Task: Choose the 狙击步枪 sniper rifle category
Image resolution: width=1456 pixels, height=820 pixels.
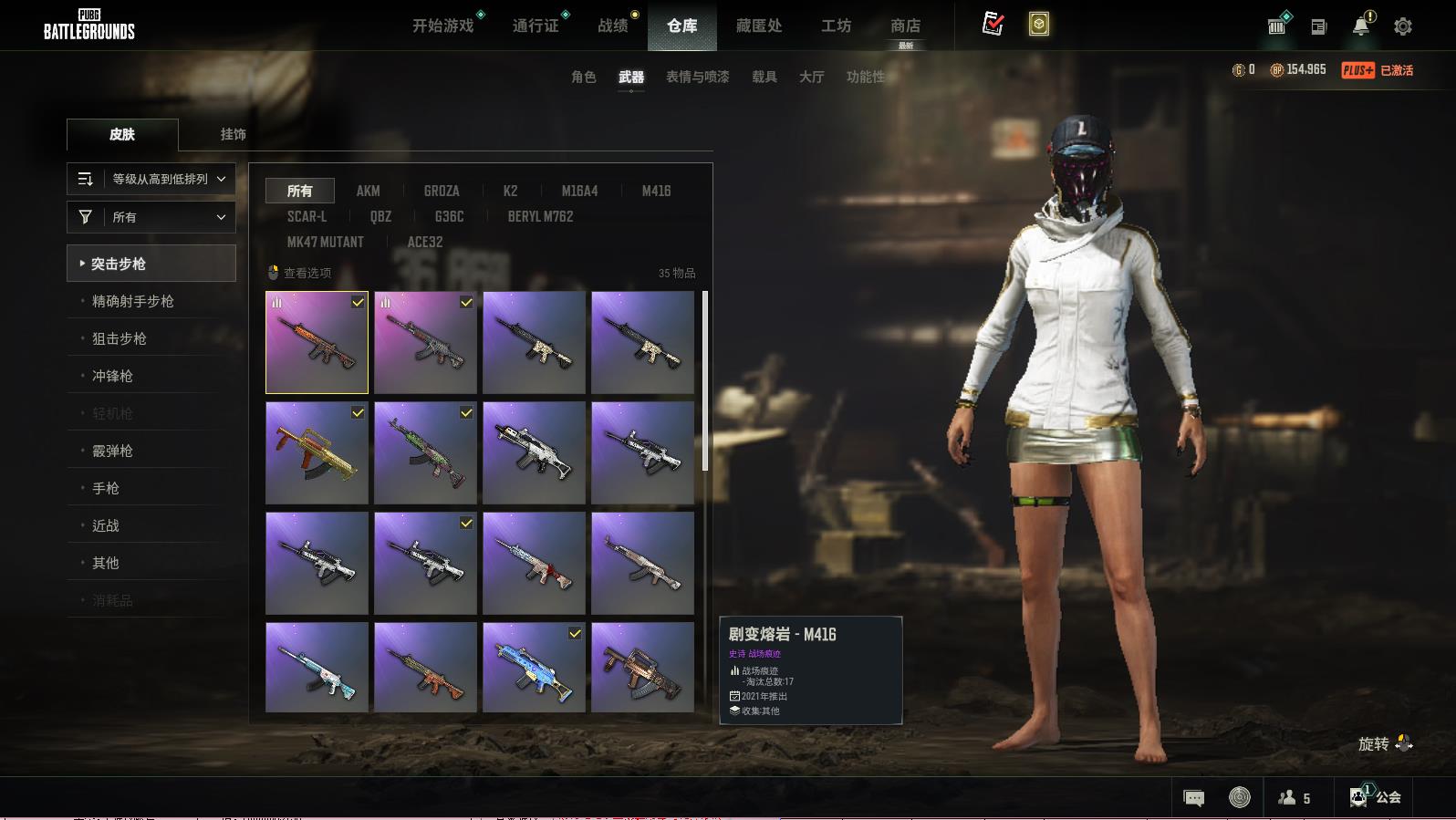Action: (120, 338)
